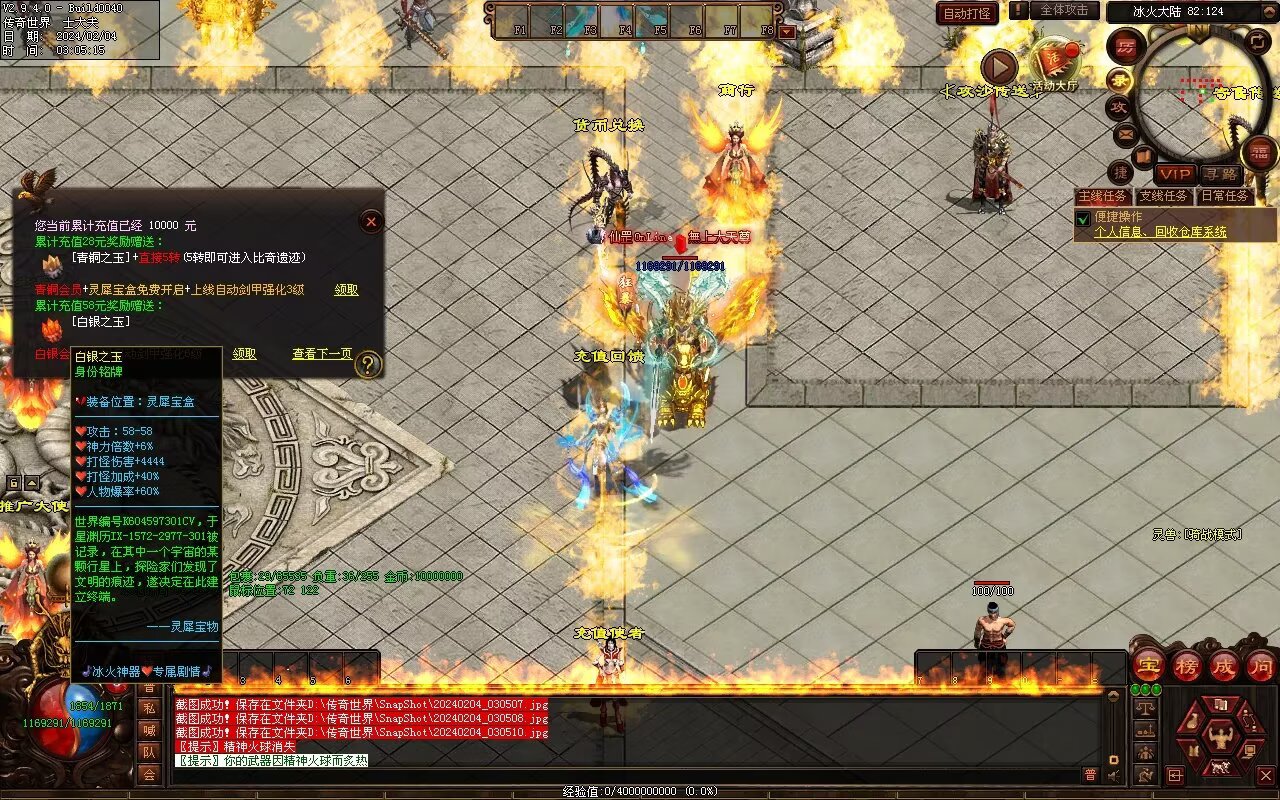This screenshot has height=800, width=1280.
Task: Open the recharge popup's question mark help
Action: point(369,364)
